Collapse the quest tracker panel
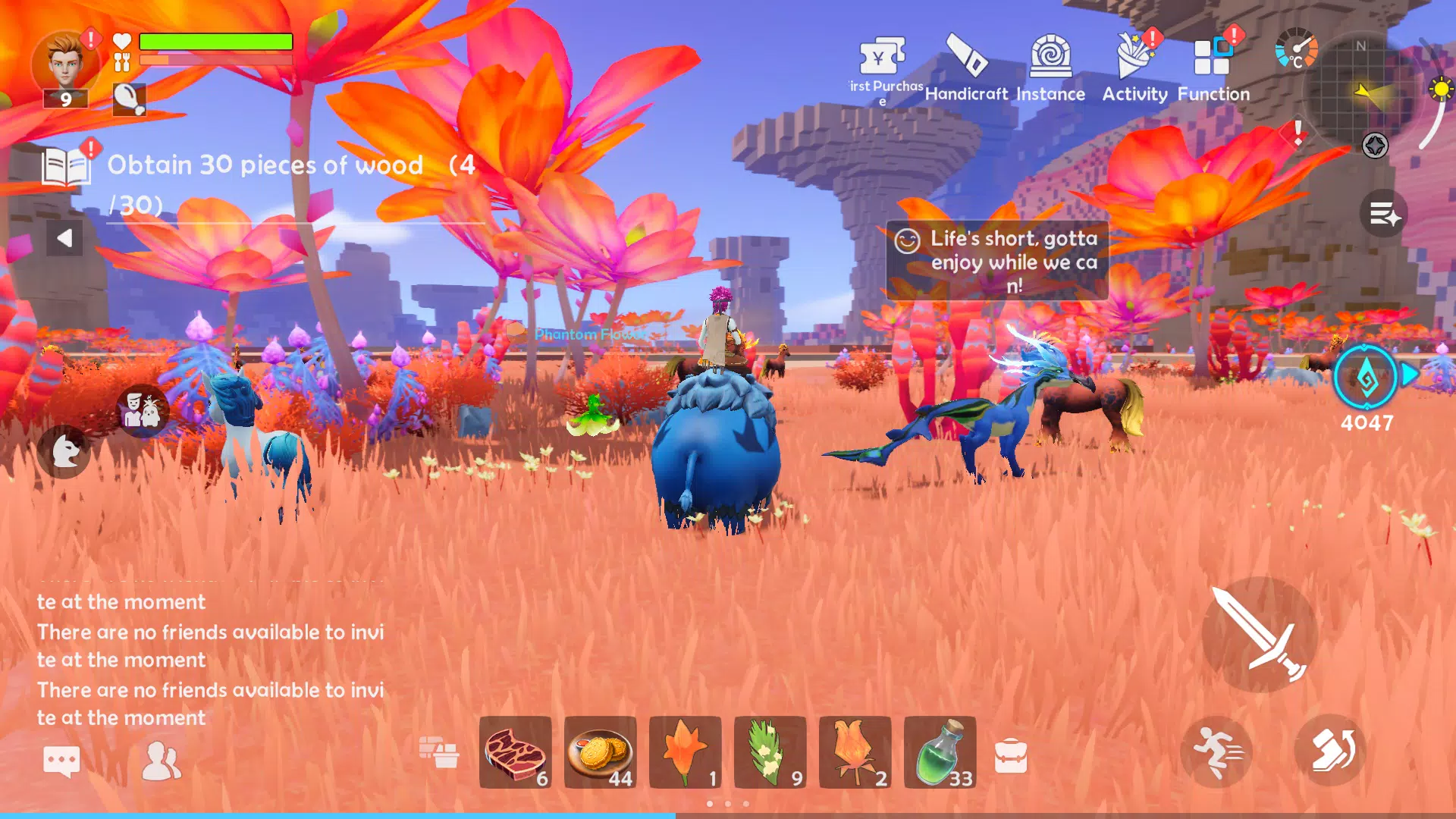 click(64, 237)
